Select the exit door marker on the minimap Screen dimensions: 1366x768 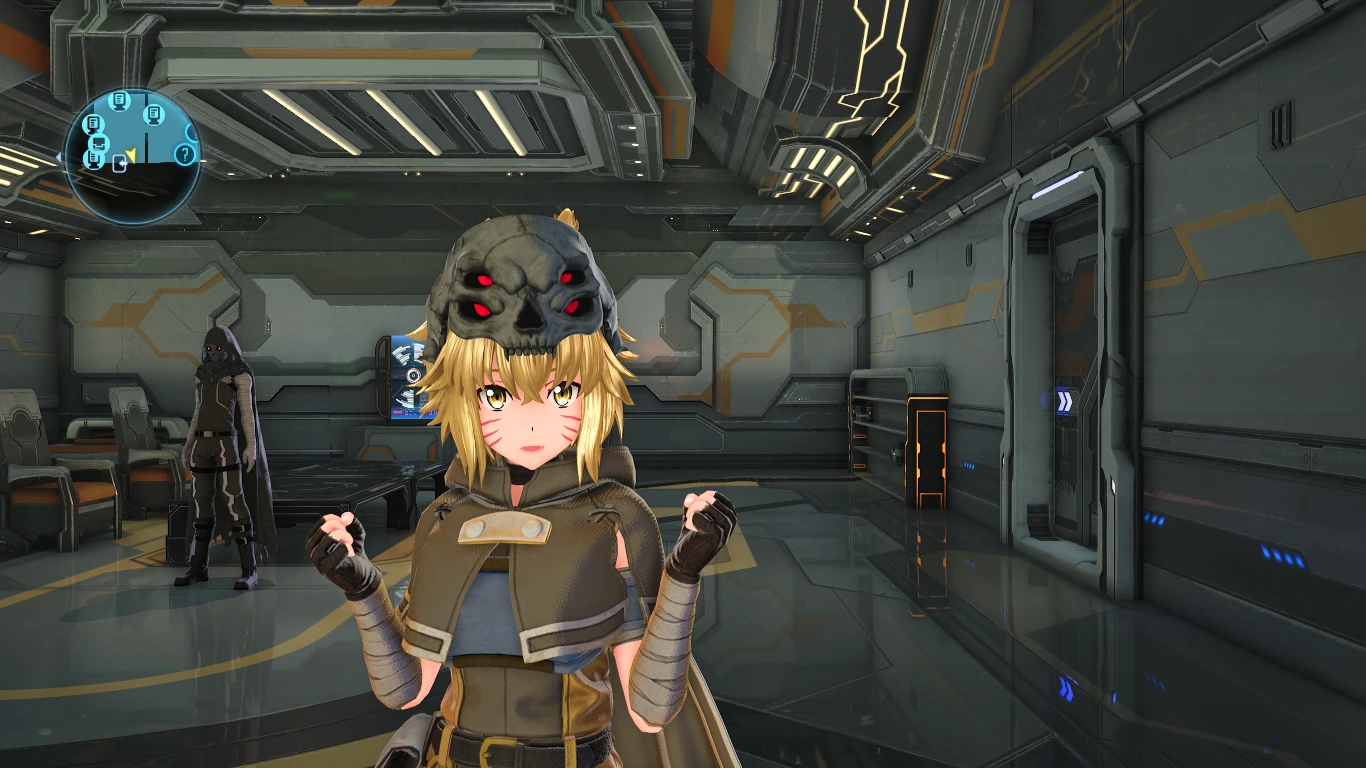coord(120,165)
